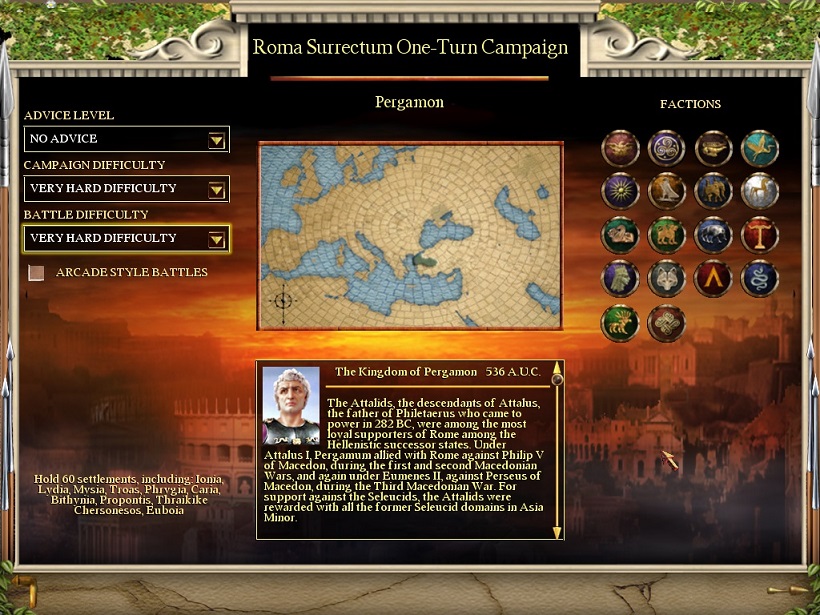
Task: Select the Roman eagle faction emblem
Action: tap(620, 148)
